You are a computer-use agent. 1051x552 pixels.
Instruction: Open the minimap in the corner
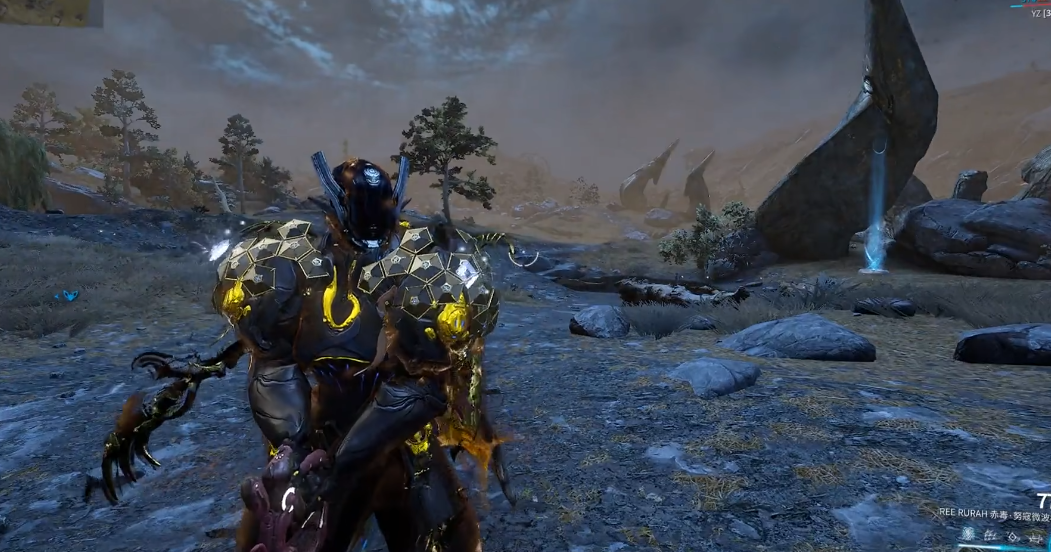[x=51, y=12]
